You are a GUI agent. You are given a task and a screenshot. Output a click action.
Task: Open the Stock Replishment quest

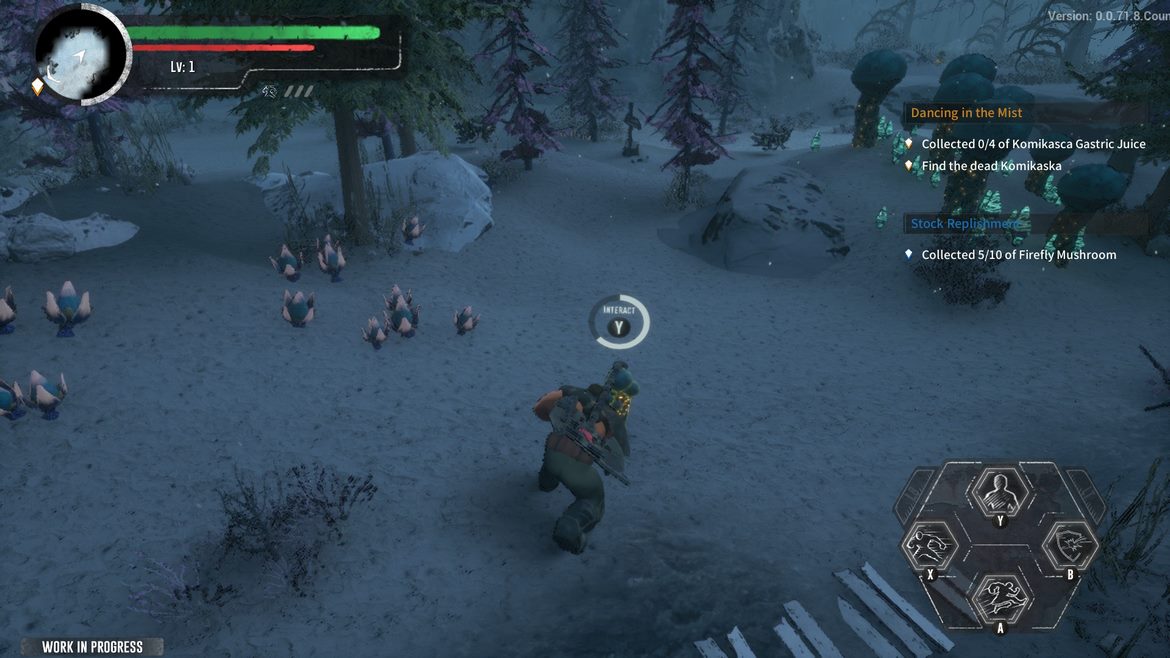966,224
